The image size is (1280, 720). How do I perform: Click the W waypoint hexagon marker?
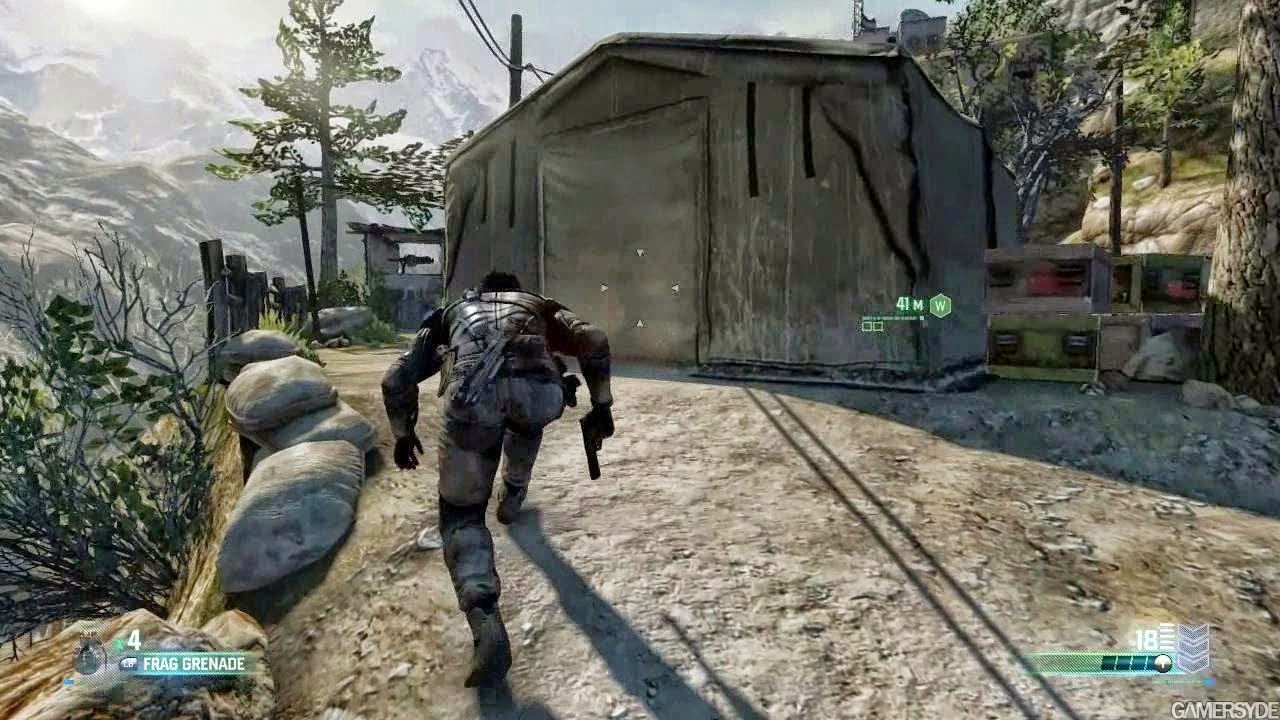click(941, 305)
